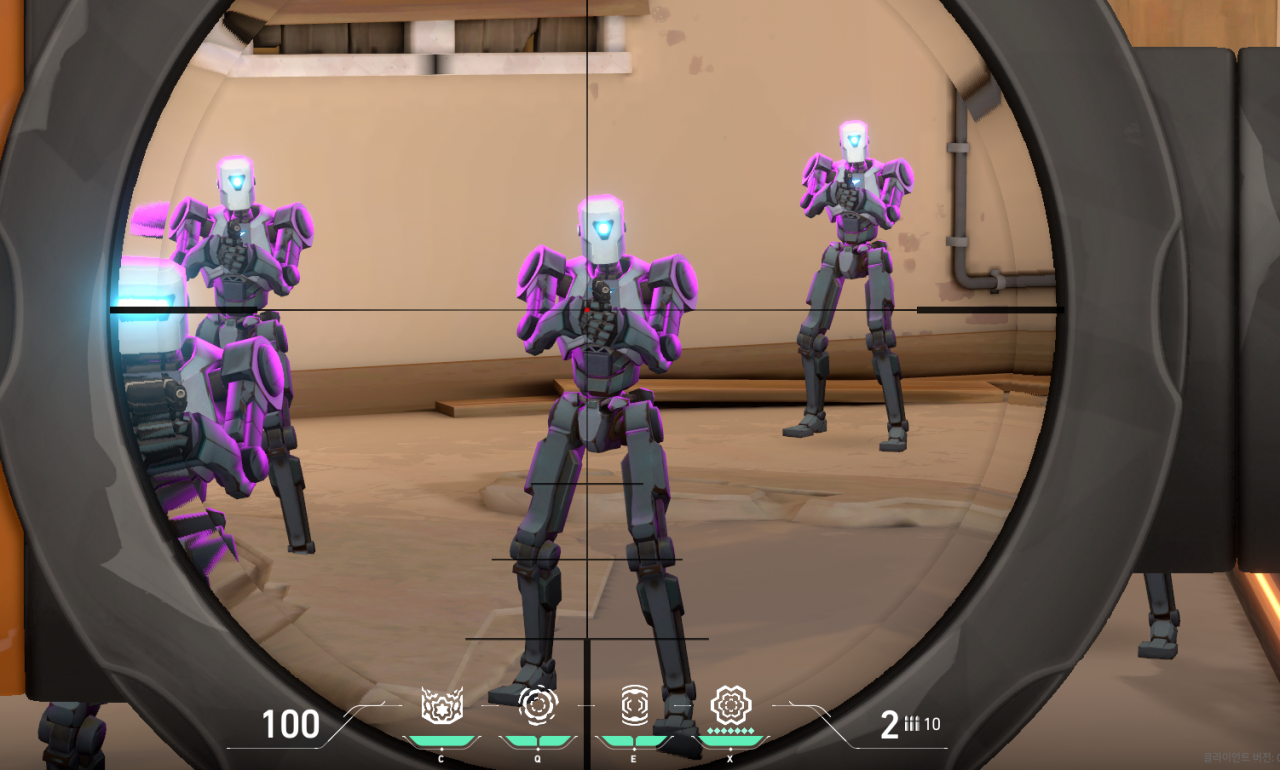
Task: Use the curved-bracket E ability icon
Action: coord(634,705)
